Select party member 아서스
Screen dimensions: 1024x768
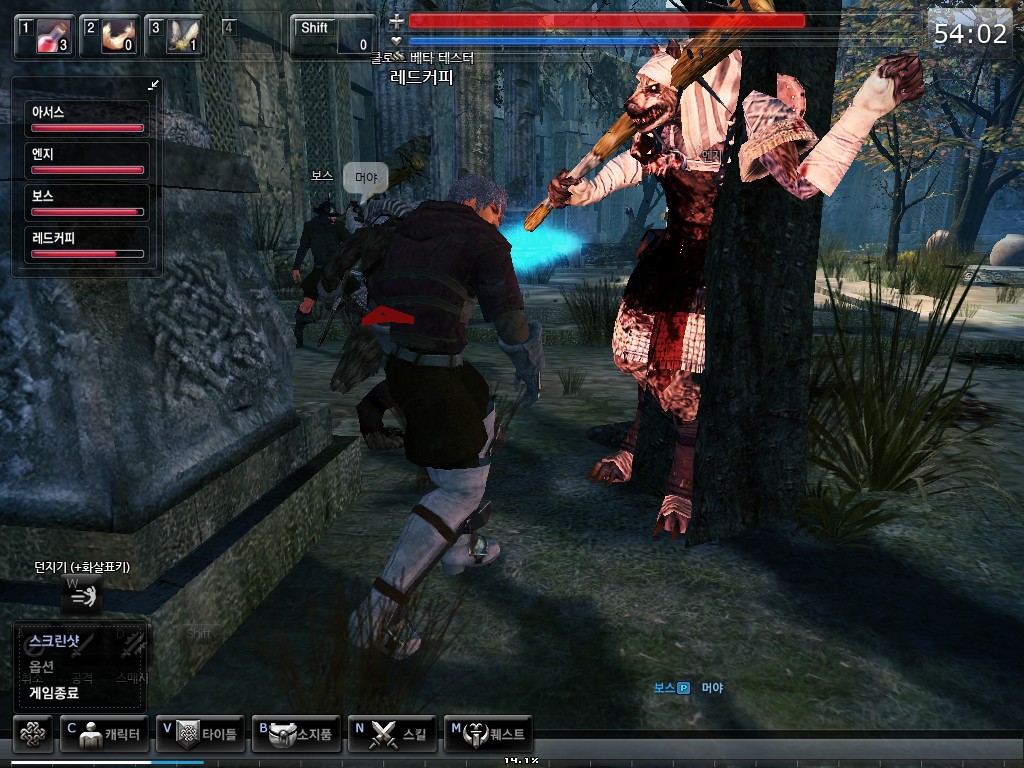(x=87, y=118)
